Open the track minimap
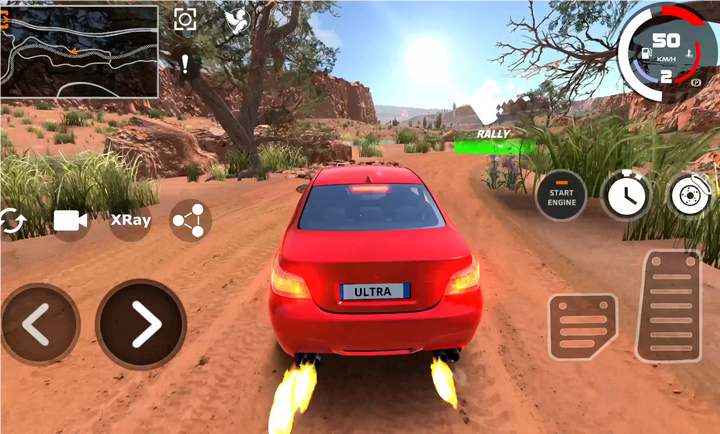 coord(79,51)
